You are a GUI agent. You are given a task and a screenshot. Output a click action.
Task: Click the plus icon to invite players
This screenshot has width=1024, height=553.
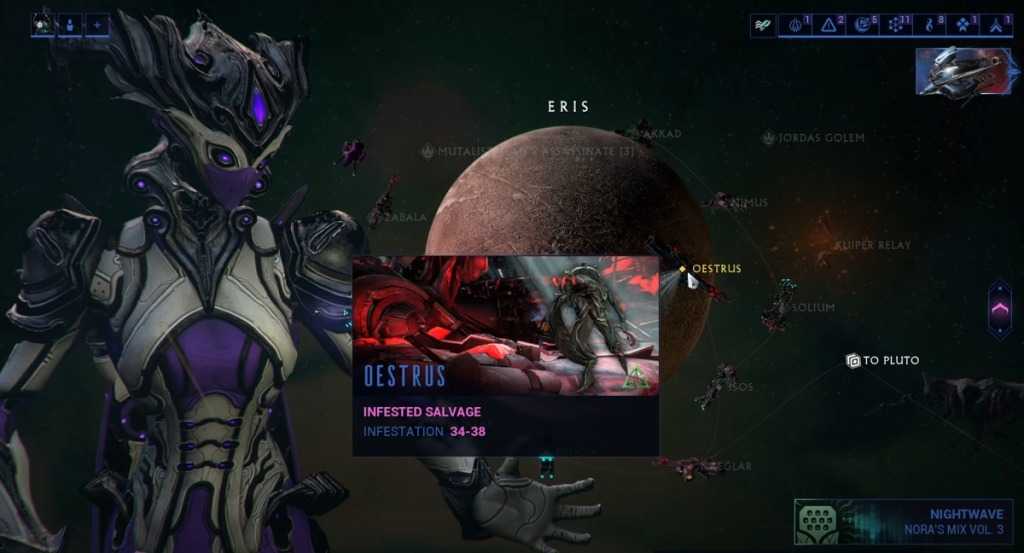97,24
